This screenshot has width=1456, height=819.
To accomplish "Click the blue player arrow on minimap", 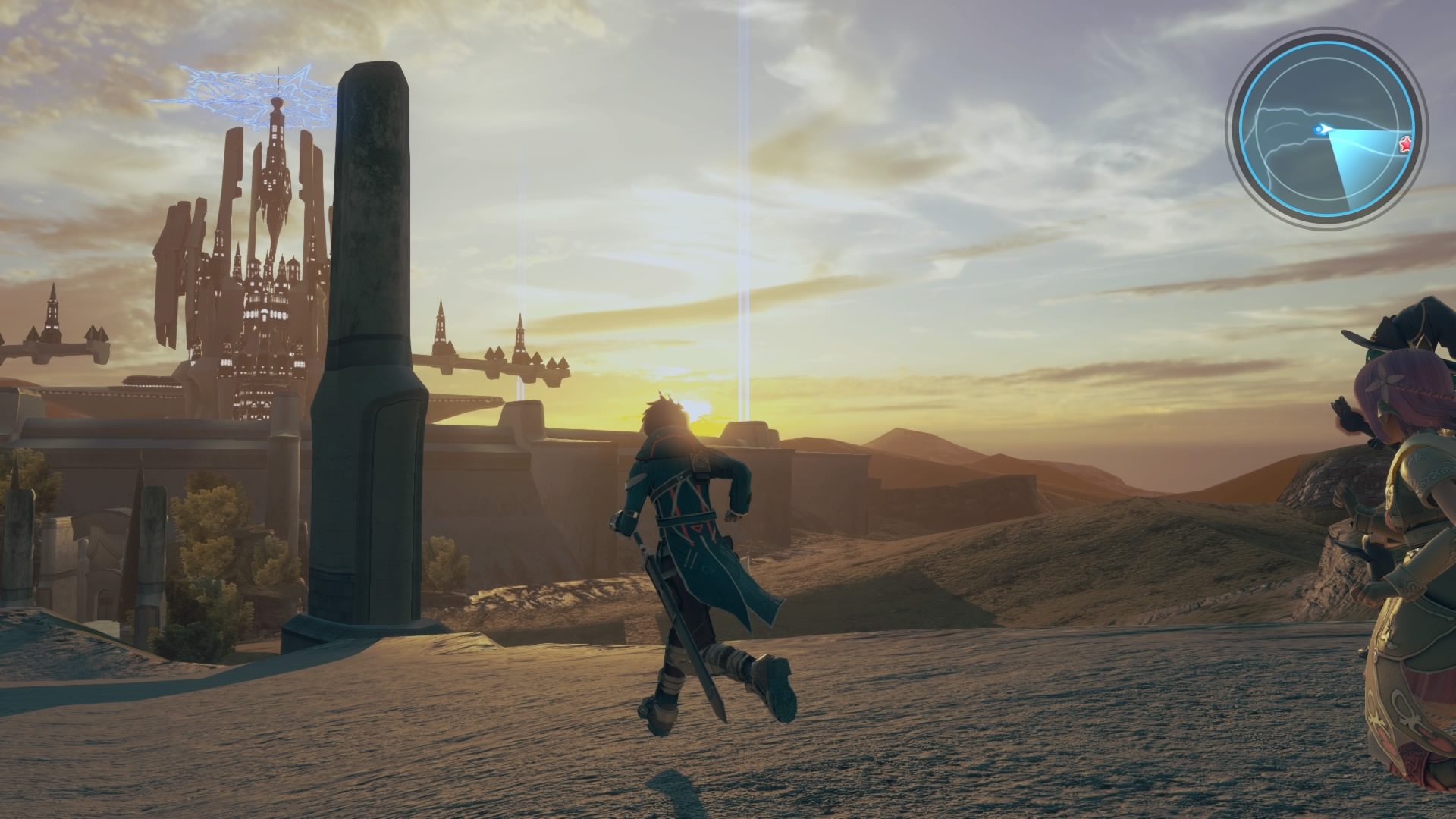I will [1324, 129].
